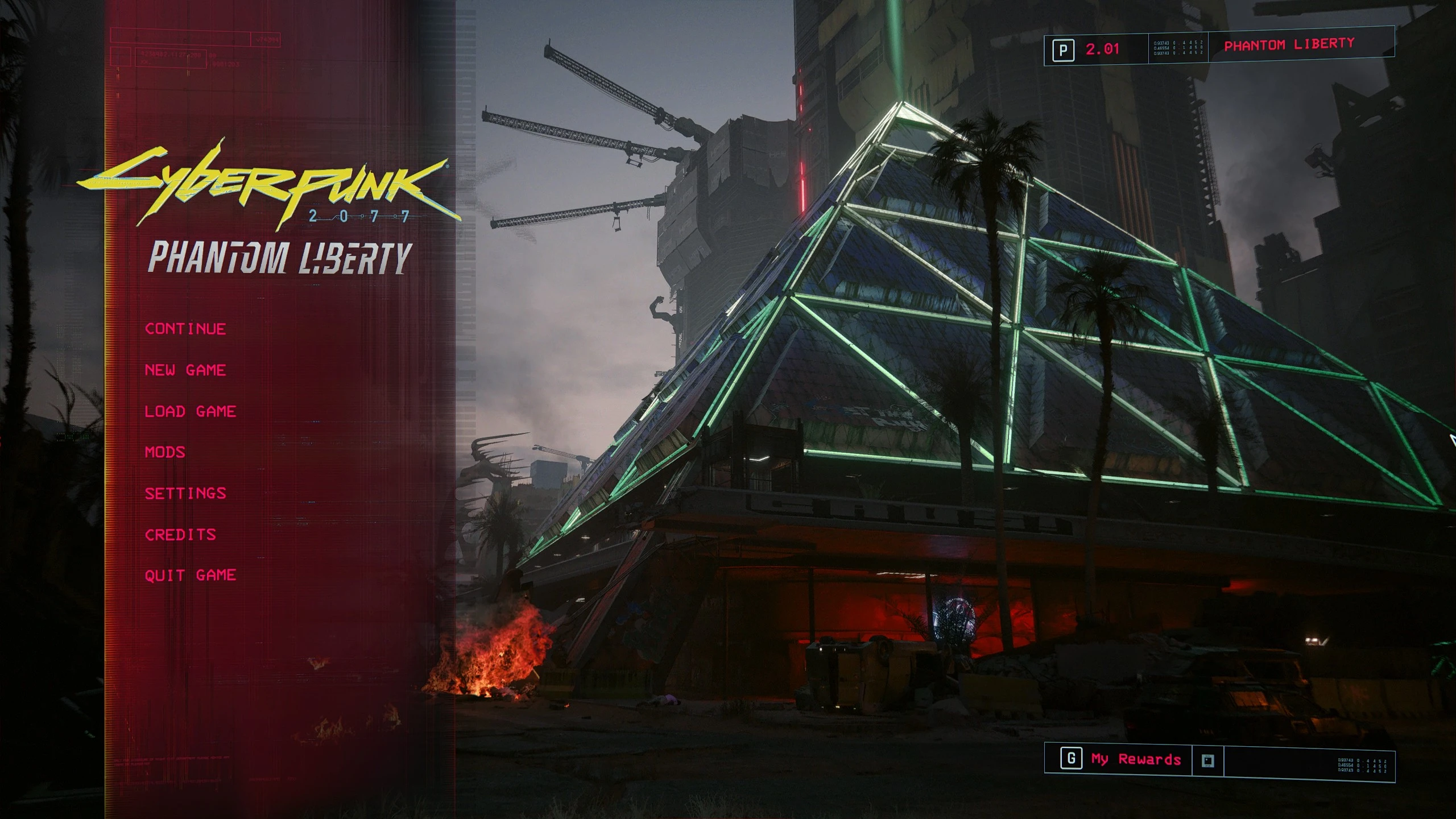This screenshot has height=819, width=1456.
Task: Open the Load Game menu
Action: 190,411
